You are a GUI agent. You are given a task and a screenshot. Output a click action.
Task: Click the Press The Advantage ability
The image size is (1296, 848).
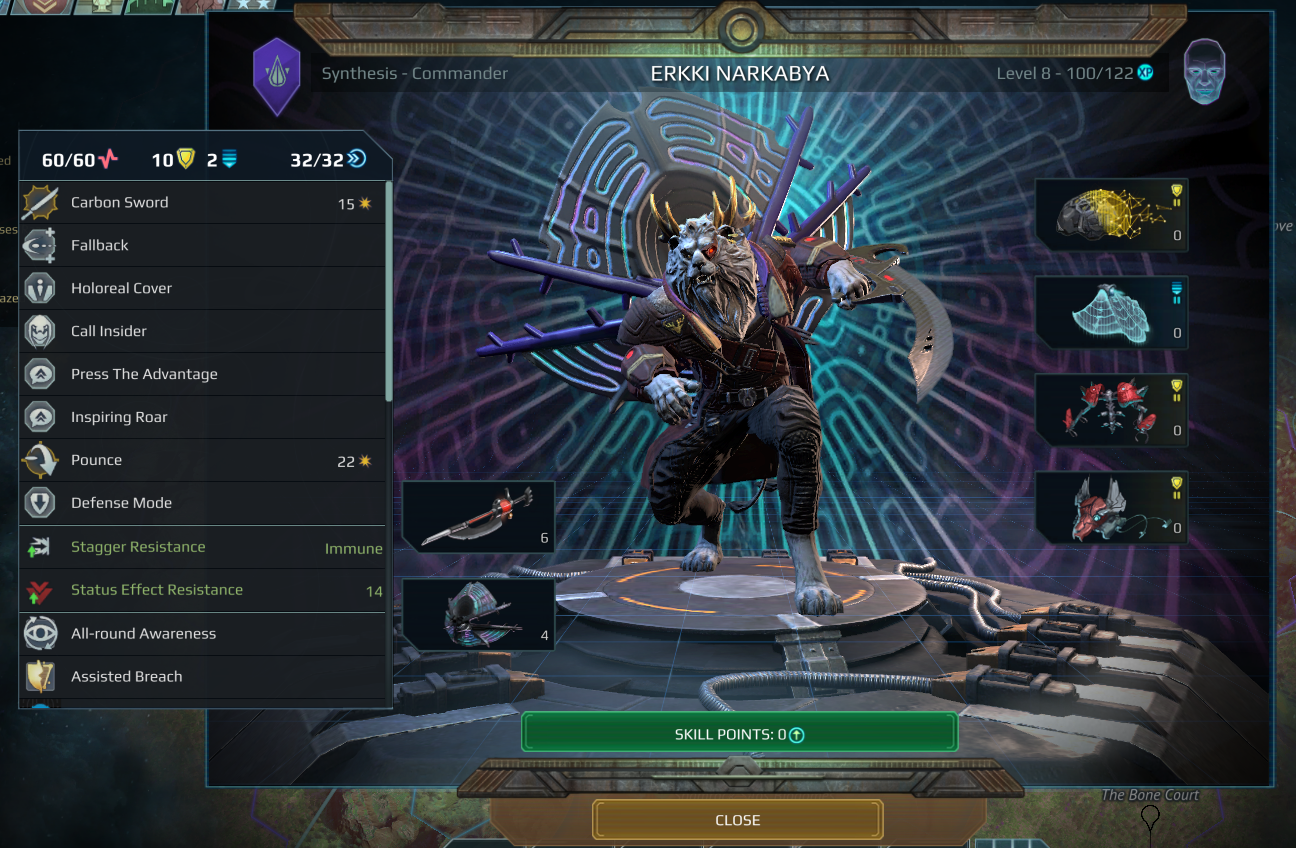tap(200, 375)
